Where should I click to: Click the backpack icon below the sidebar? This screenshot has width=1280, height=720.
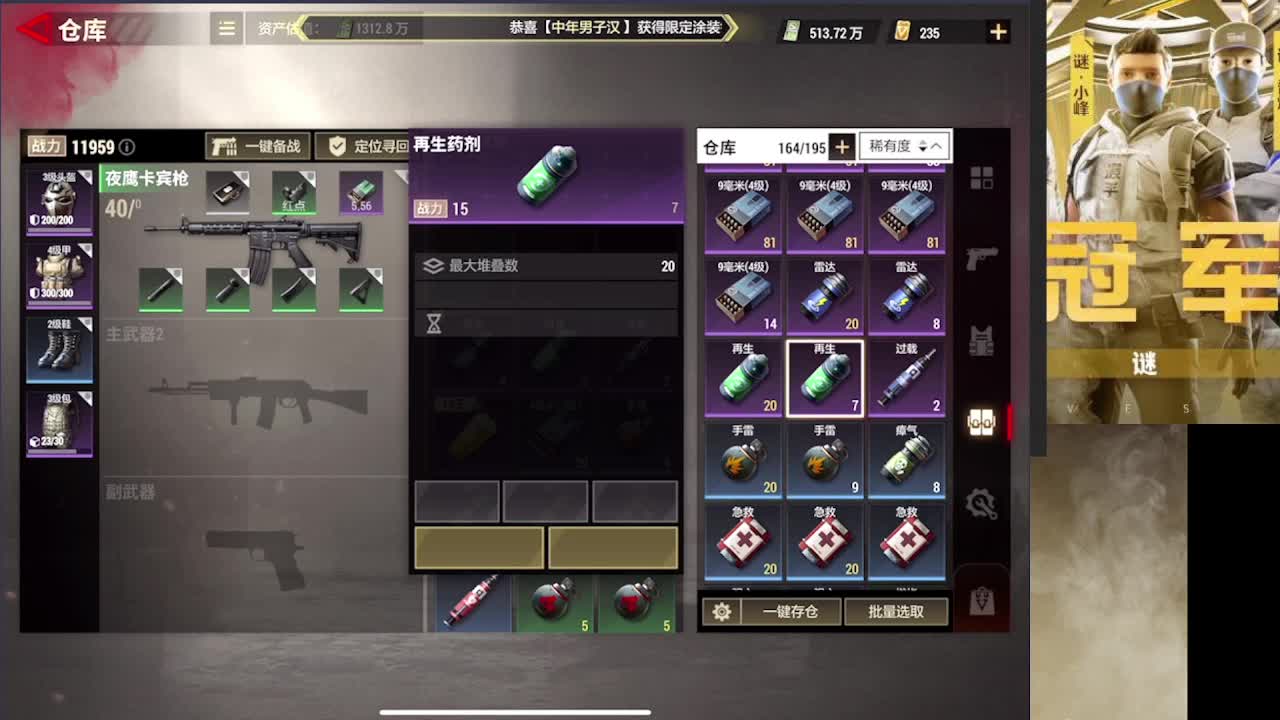click(x=983, y=597)
